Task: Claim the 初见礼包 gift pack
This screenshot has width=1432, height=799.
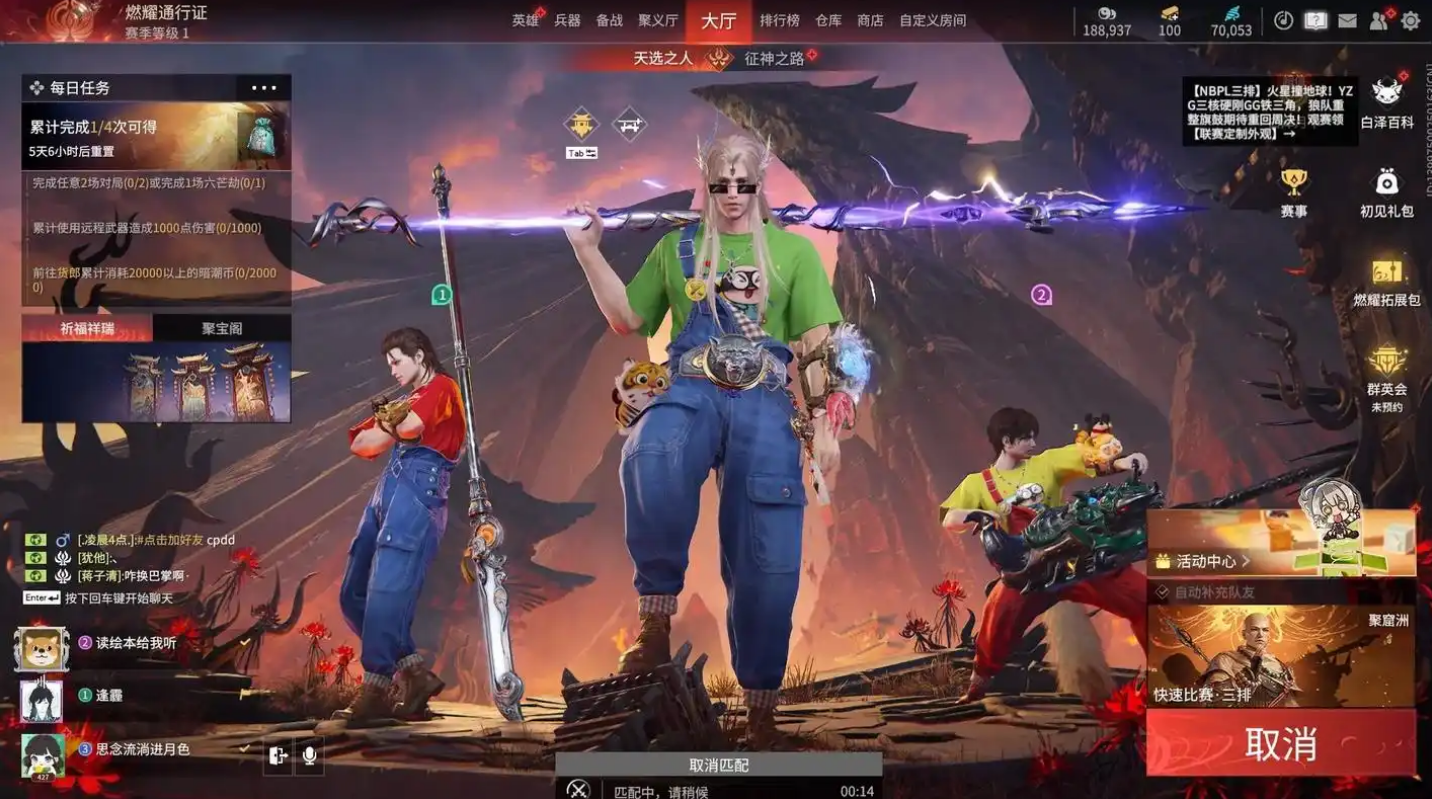Action: click(x=1386, y=193)
